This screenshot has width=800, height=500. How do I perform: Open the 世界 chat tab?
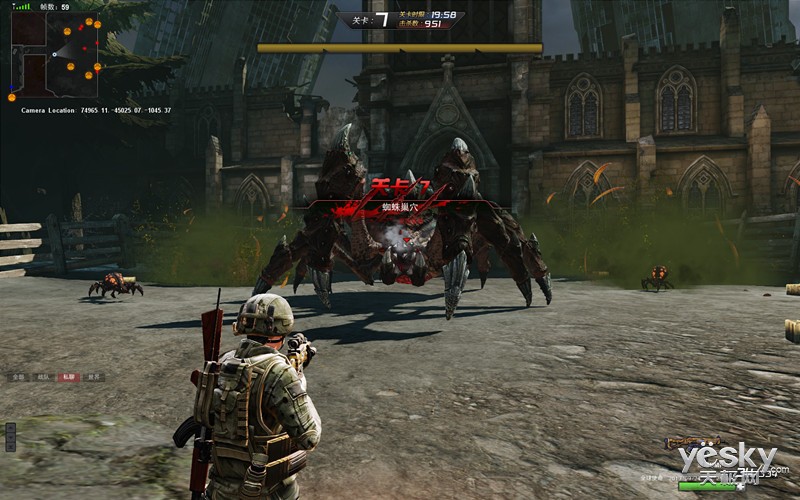click(x=93, y=377)
